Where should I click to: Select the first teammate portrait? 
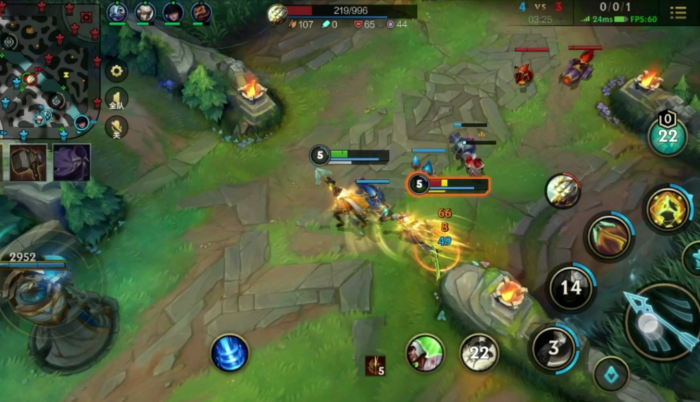[117, 13]
